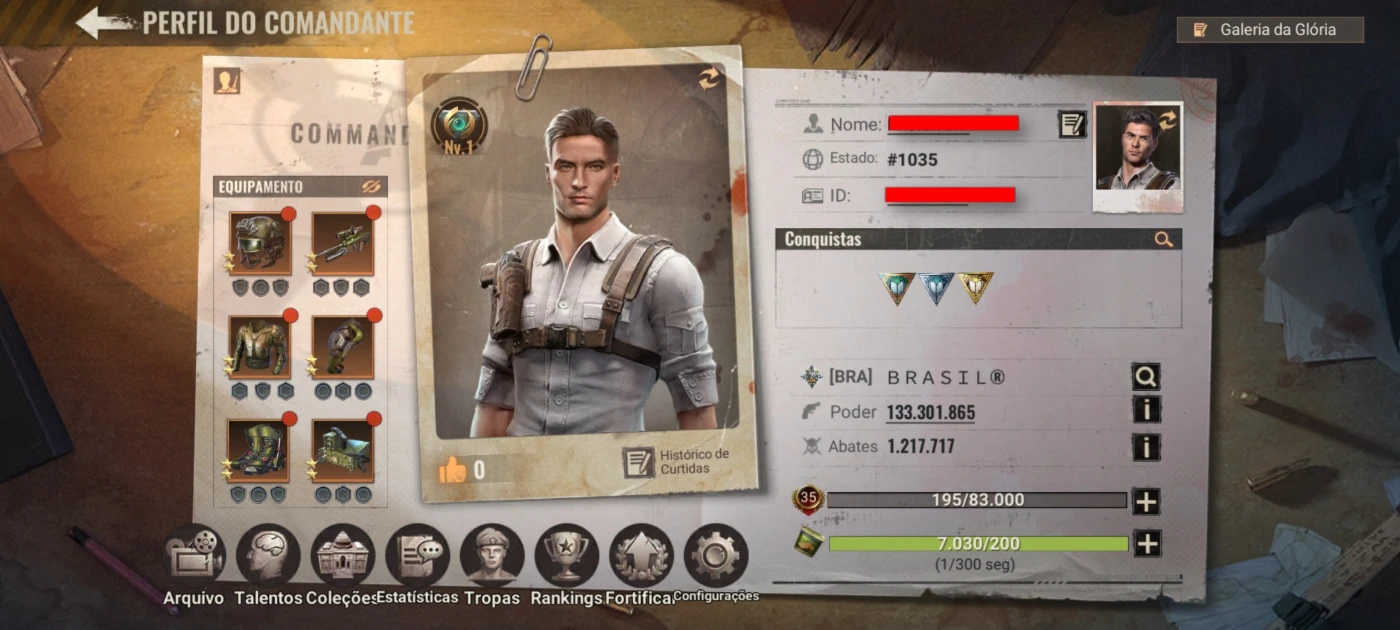The image size is (1400, 630).
Task: Search achievements with the Conquistas magnifier
Action: 1163,239
